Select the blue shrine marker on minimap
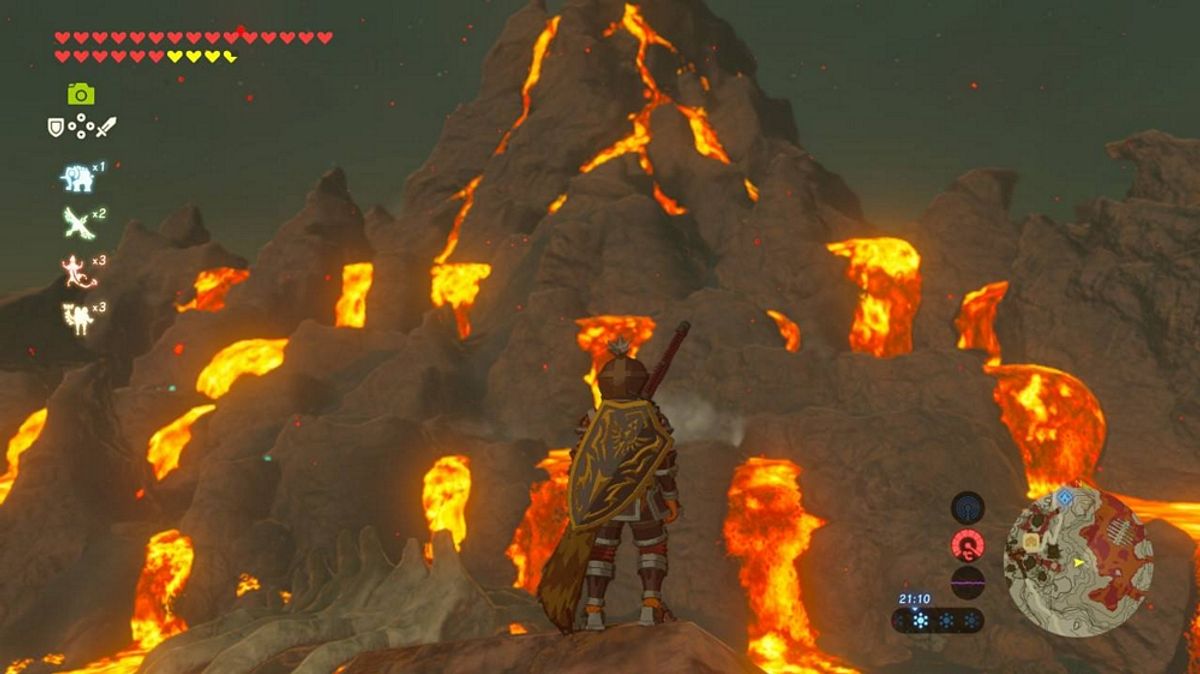Screen dimensions: 1200x674 [x=1065, y=497]
